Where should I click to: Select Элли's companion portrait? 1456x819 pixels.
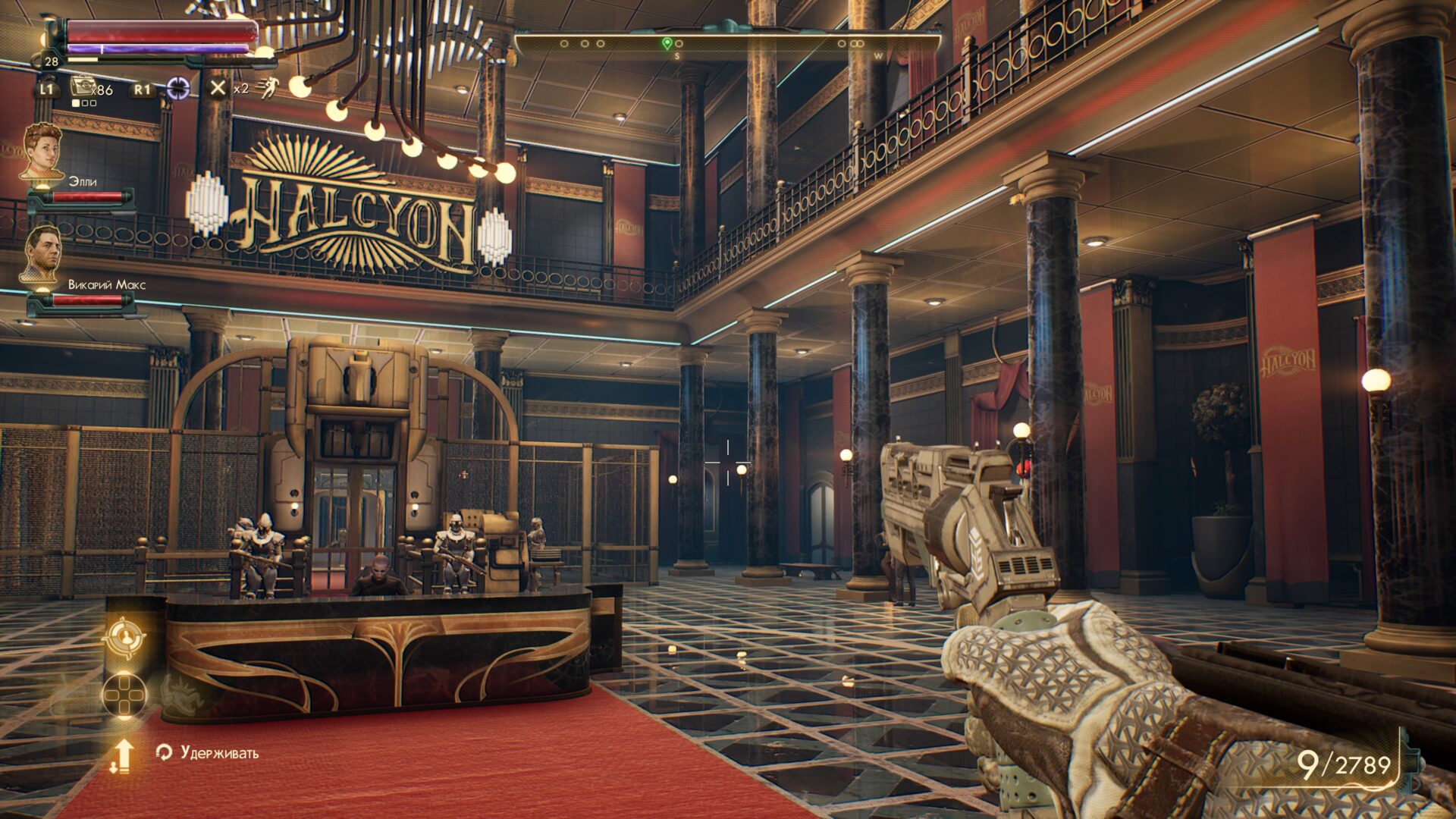[x=42, y=152]
